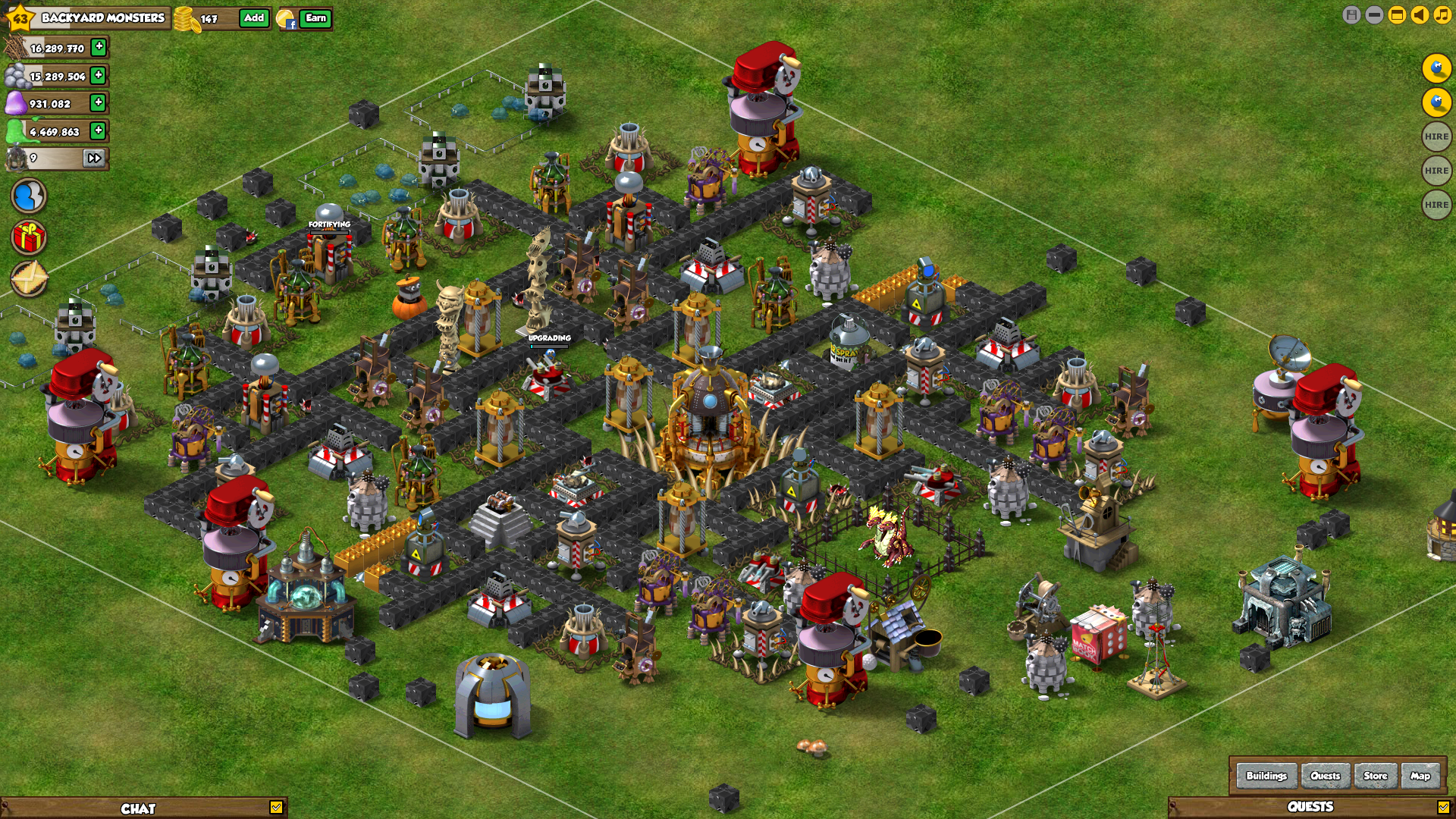Click the fast-forward speed-up button
This screenshot has height=819, width=1456.
[x=94, y=158]
